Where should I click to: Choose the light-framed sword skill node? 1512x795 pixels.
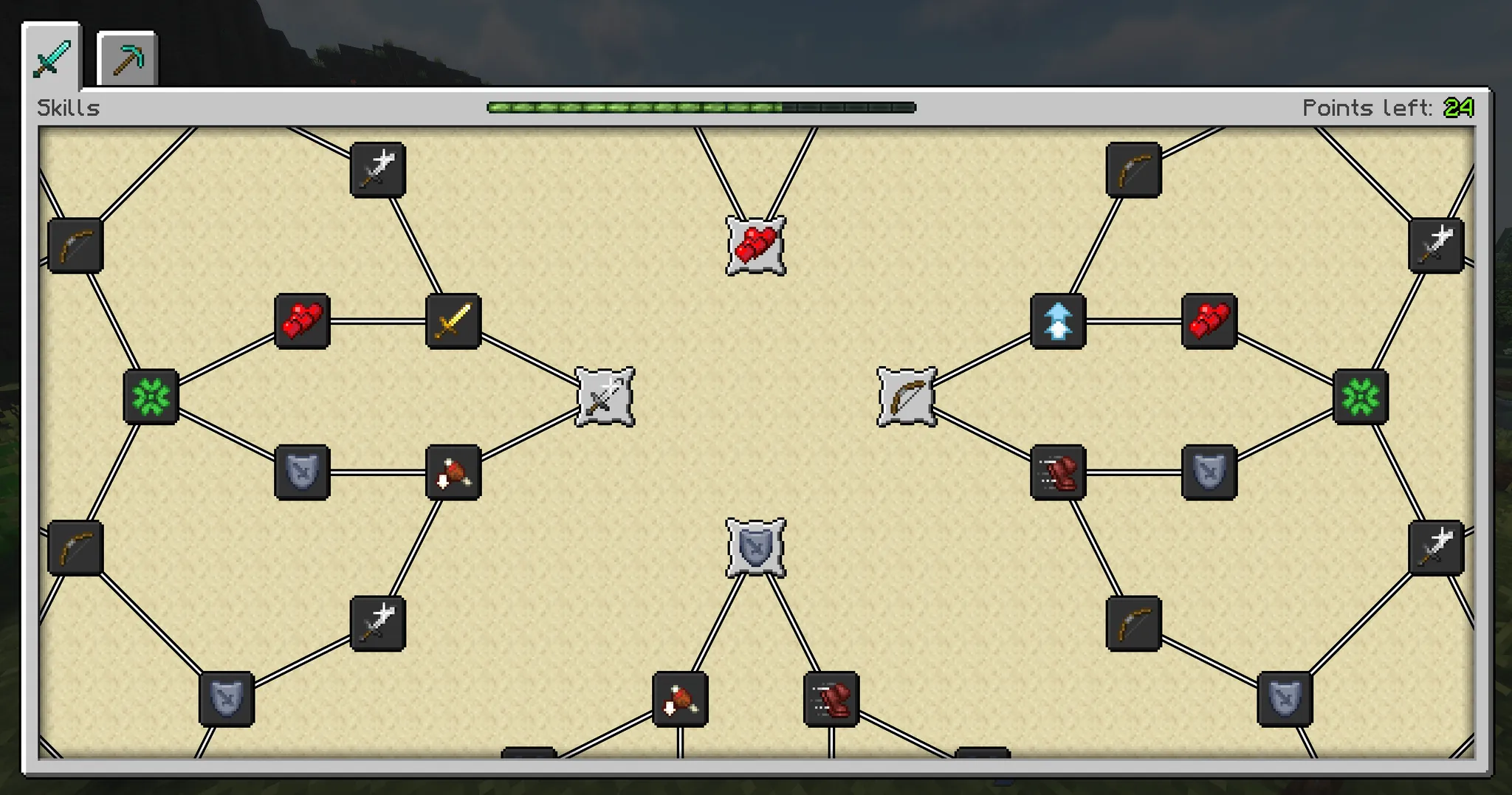click(605, 397)
